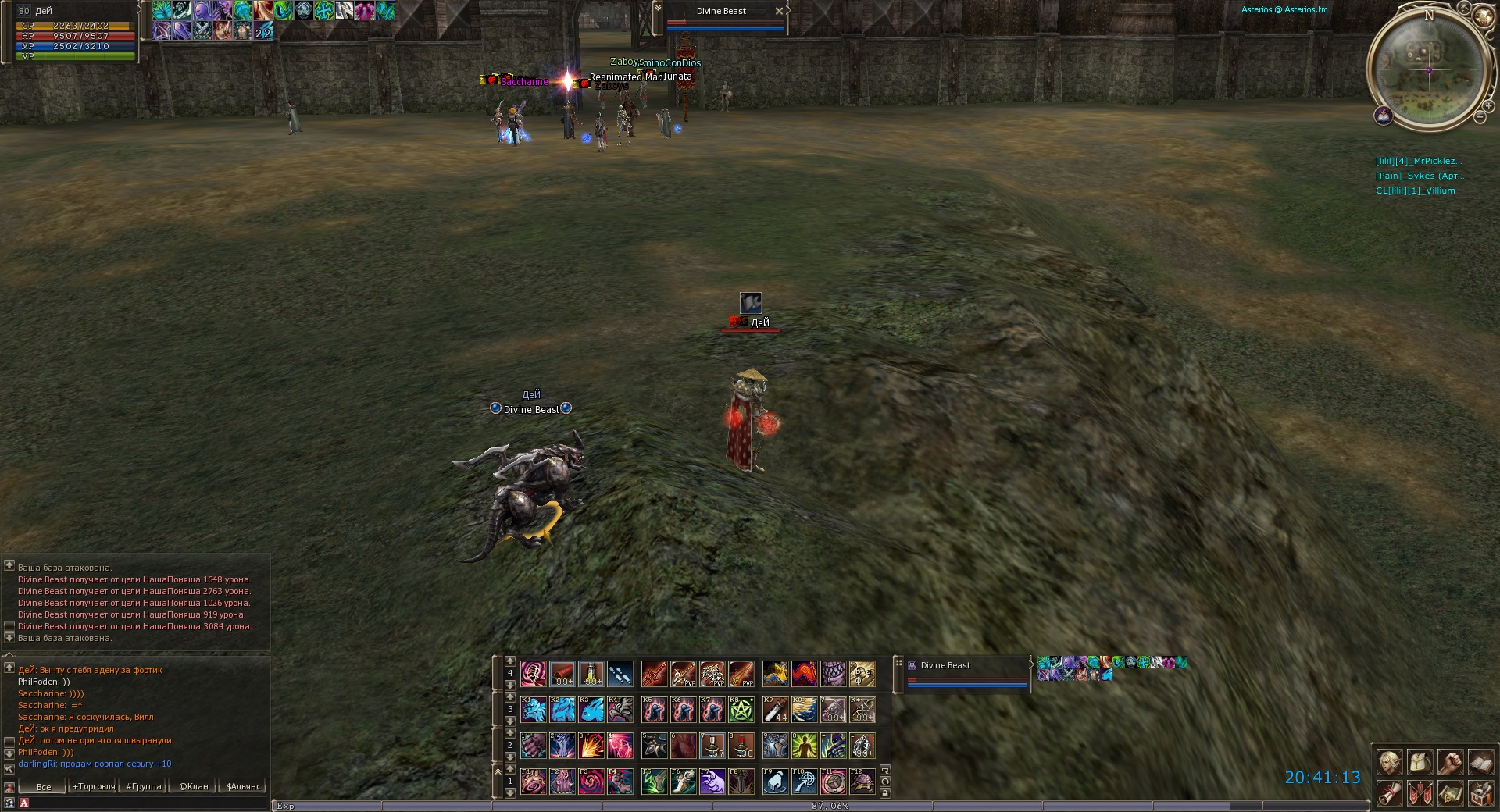The height and width of the screenshot is (812, 1500).
Task: Open the character status elf portrait icon
Action: coord(1390,761)
